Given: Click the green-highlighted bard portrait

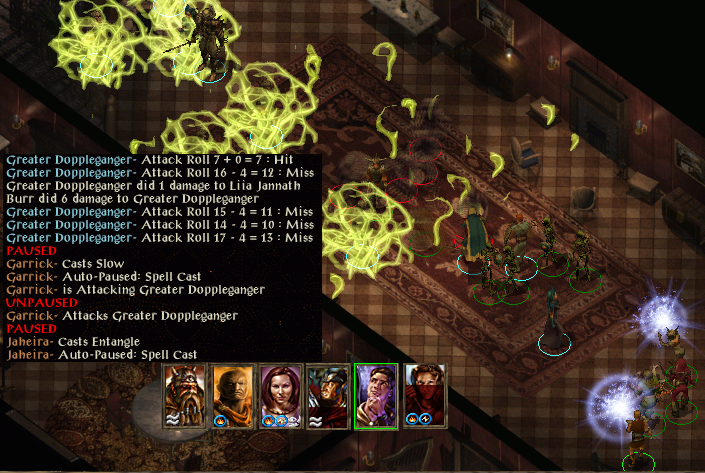Looking at the screenshot, I should click(377, 394).
